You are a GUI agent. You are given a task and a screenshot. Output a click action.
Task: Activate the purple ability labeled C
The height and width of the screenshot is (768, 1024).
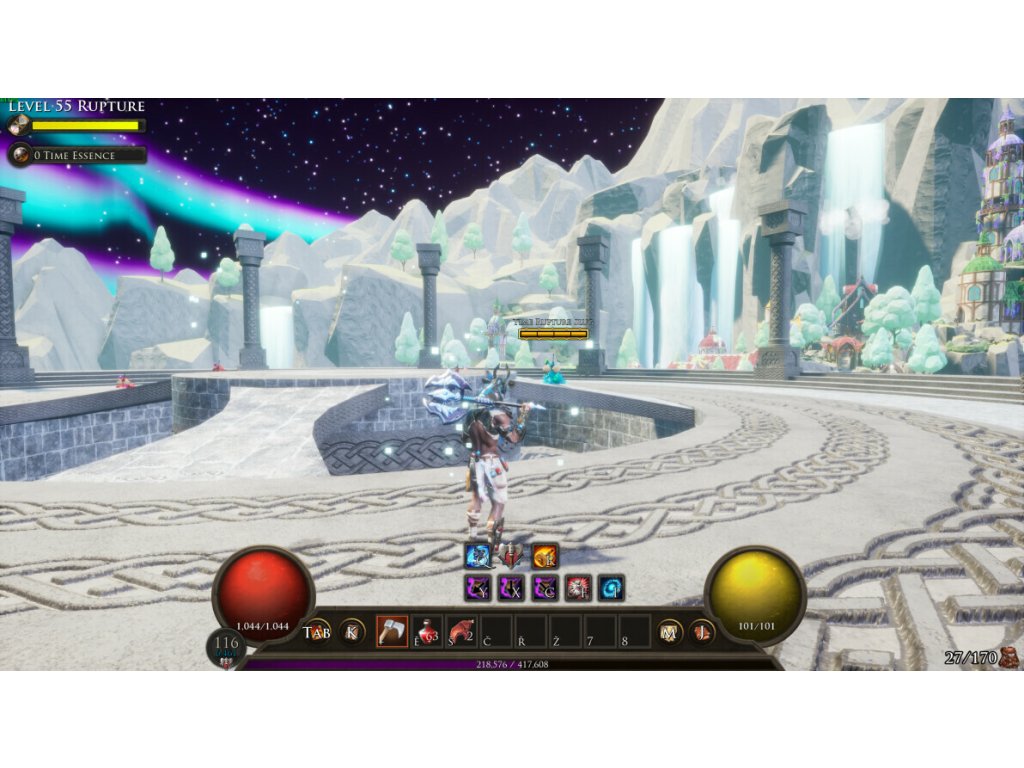coord(545,588)
